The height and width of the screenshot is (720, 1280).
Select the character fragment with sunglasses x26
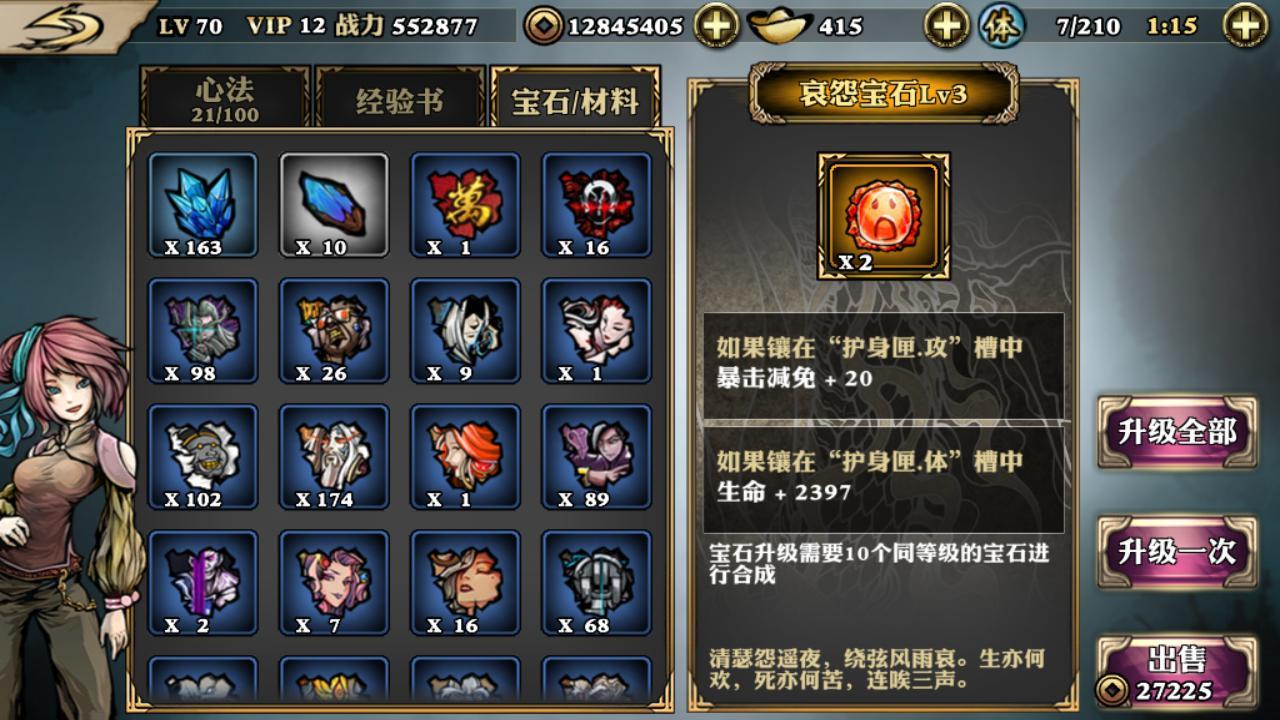[333, 330]
